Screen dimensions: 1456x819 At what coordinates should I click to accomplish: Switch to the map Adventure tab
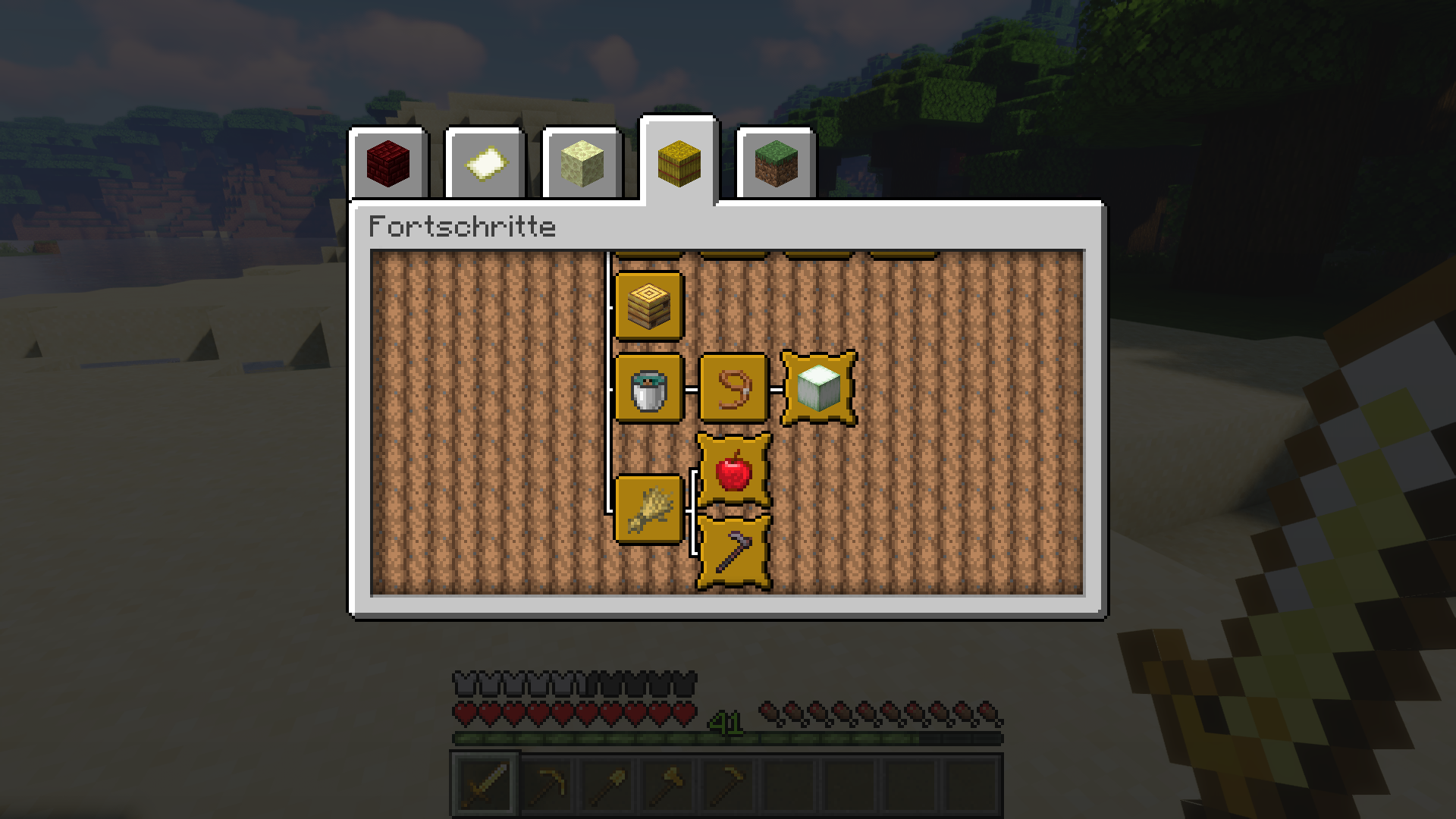484,162
